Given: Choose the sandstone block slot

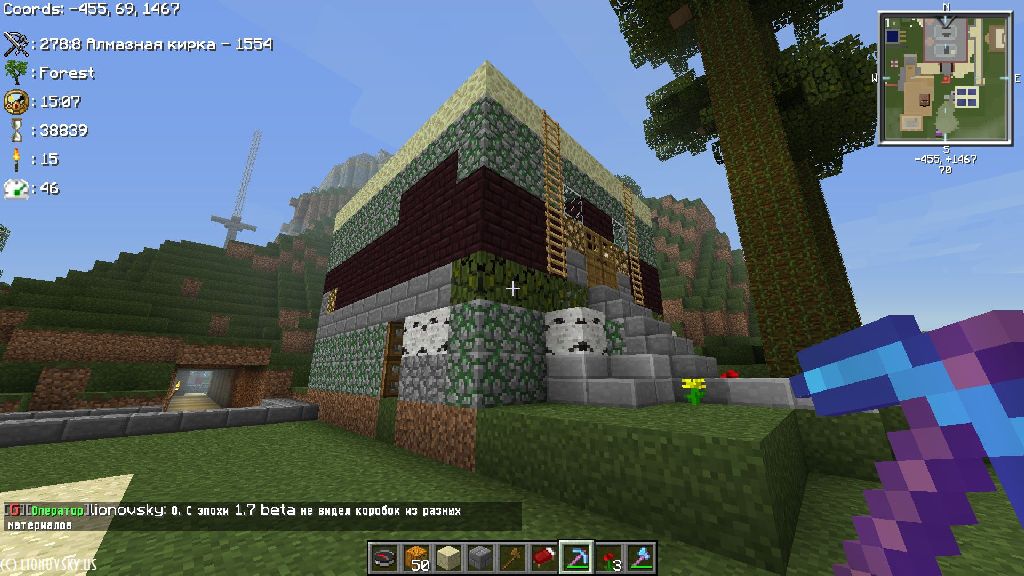Looking at the screenshot, I should point(448,557).
